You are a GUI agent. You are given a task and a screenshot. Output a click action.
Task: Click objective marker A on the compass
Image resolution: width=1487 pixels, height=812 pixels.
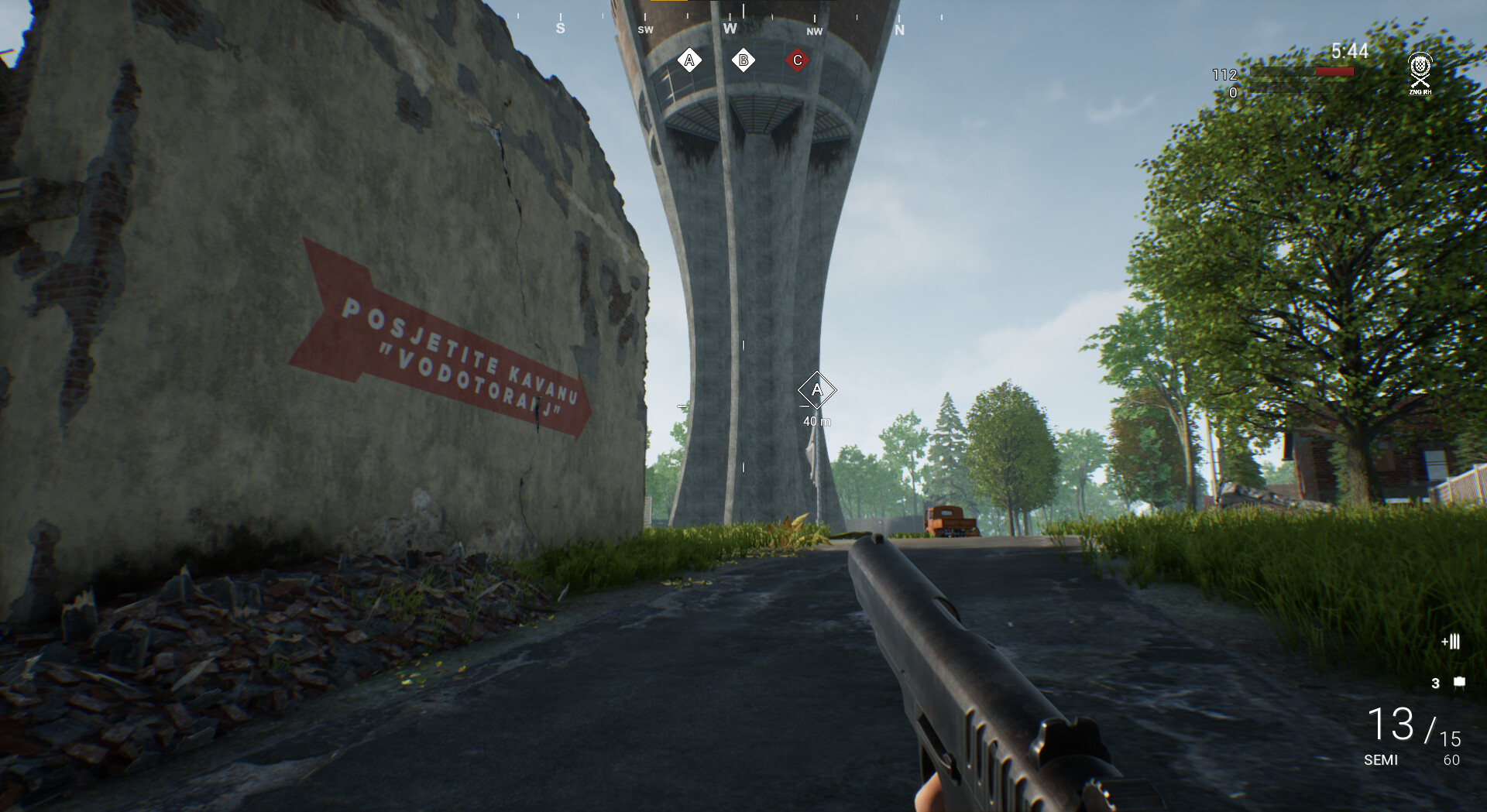coord(689,59)
